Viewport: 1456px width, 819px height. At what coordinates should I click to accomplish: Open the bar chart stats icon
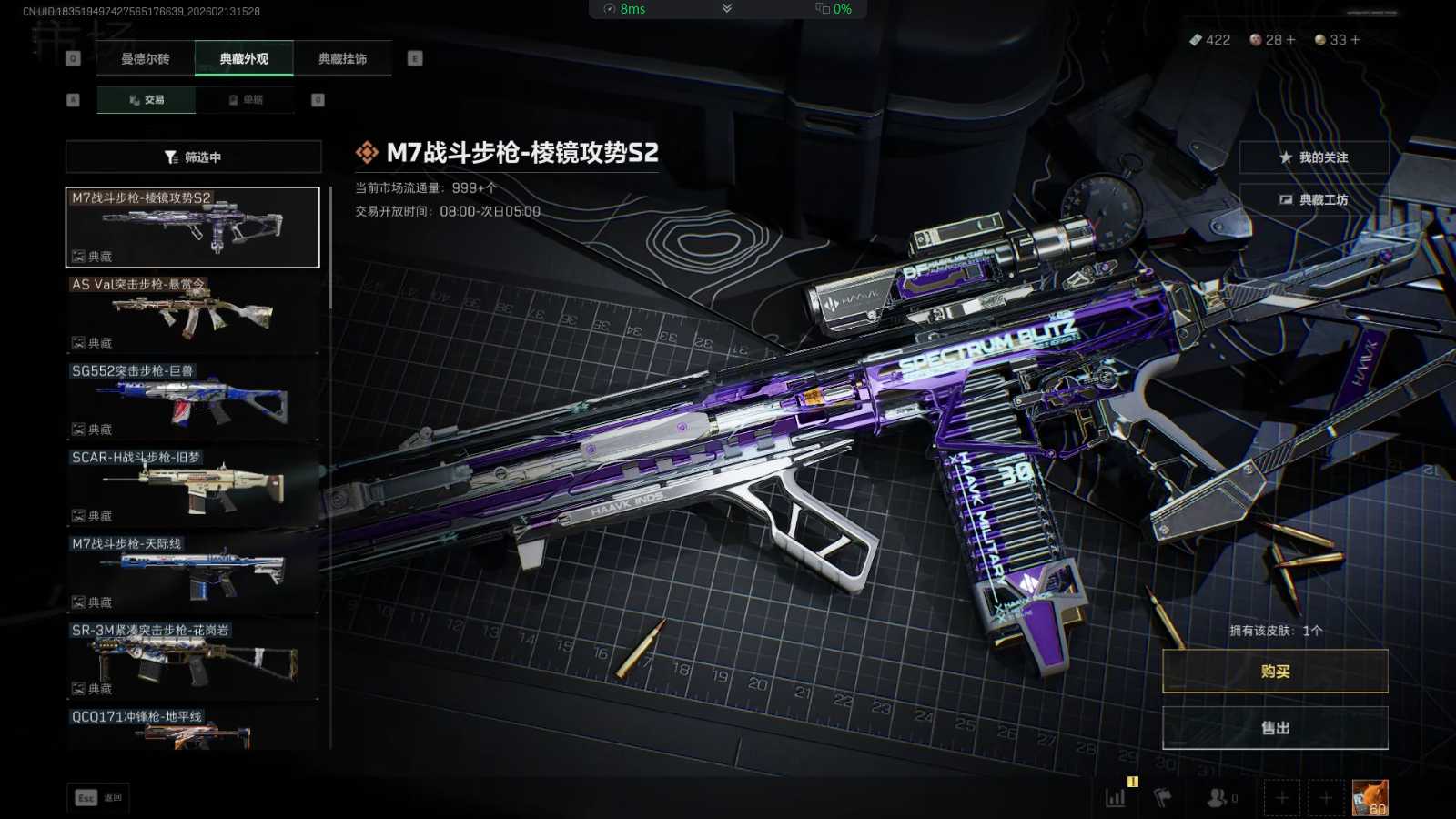click(1116, 798)
